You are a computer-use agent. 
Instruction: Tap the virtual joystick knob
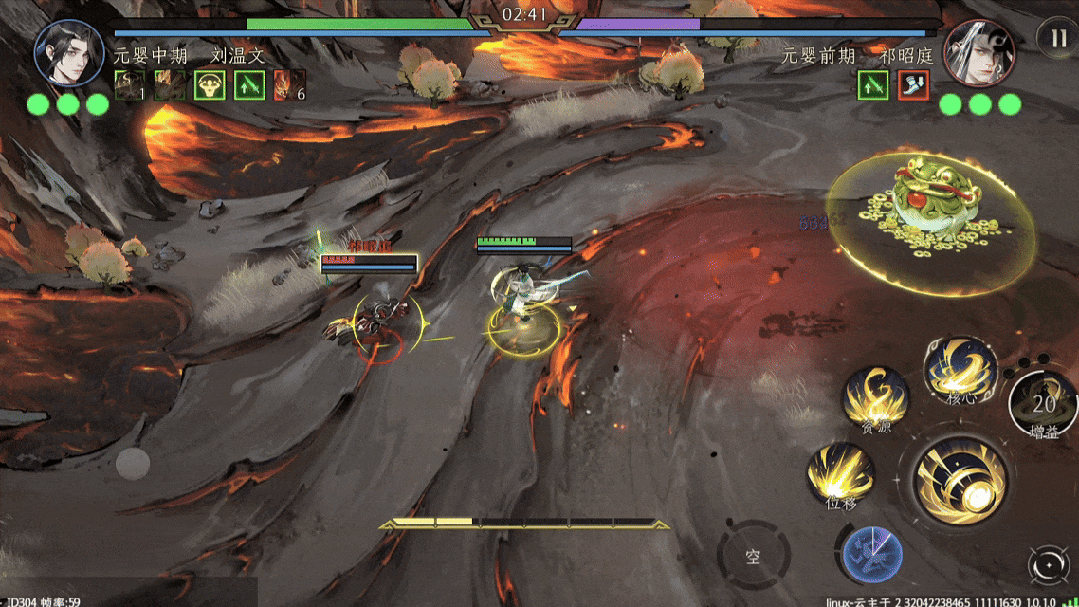click(133, 463)
